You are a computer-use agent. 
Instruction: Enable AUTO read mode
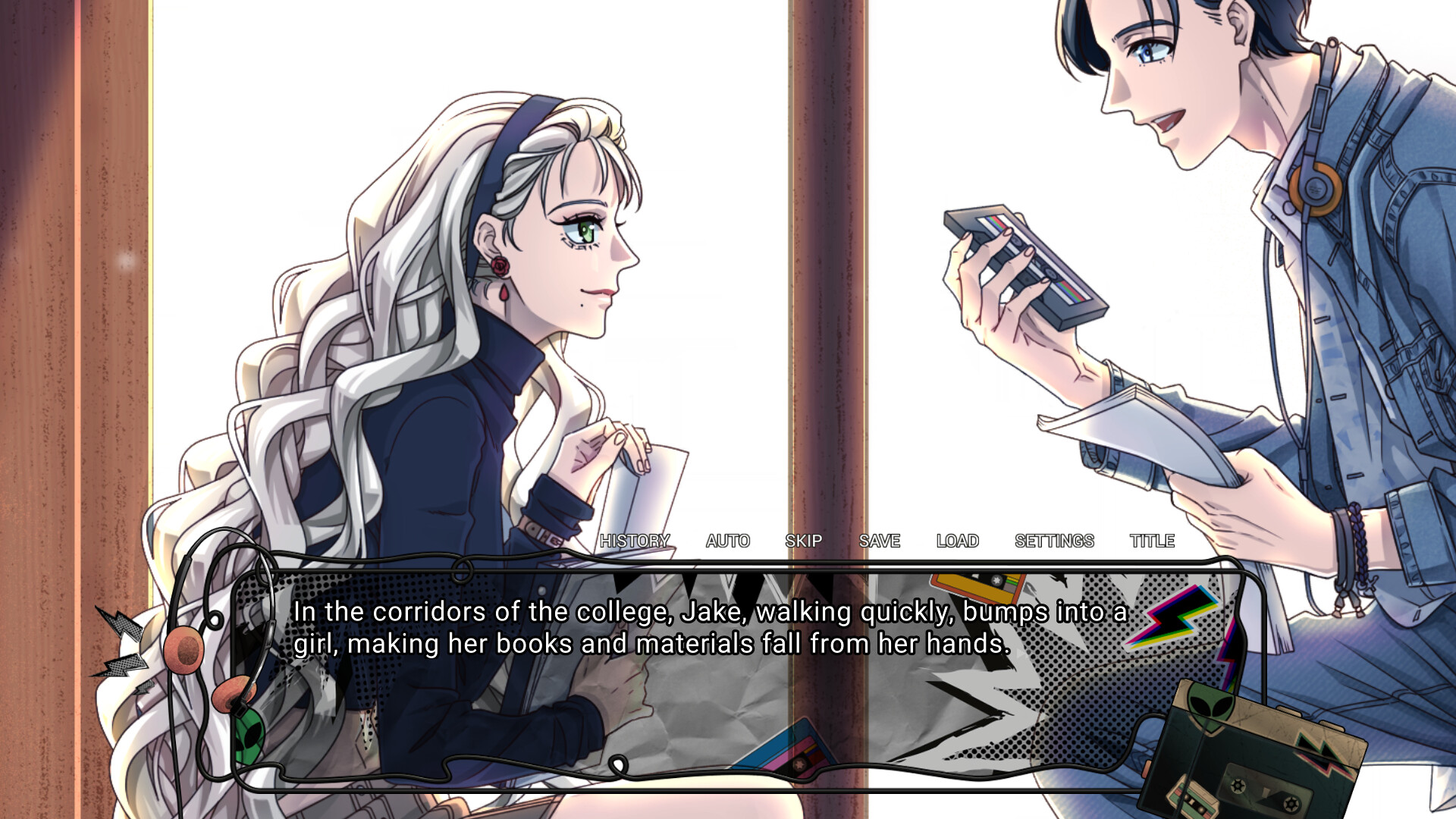tap(727, 541)
